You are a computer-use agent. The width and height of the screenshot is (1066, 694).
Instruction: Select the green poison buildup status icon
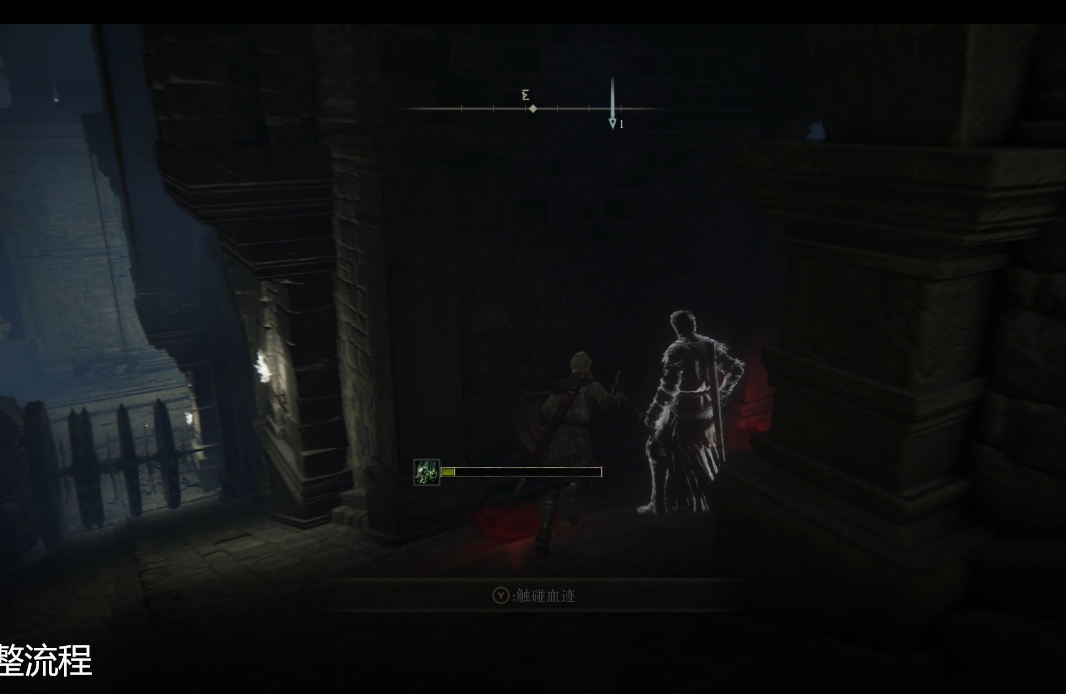427,472
